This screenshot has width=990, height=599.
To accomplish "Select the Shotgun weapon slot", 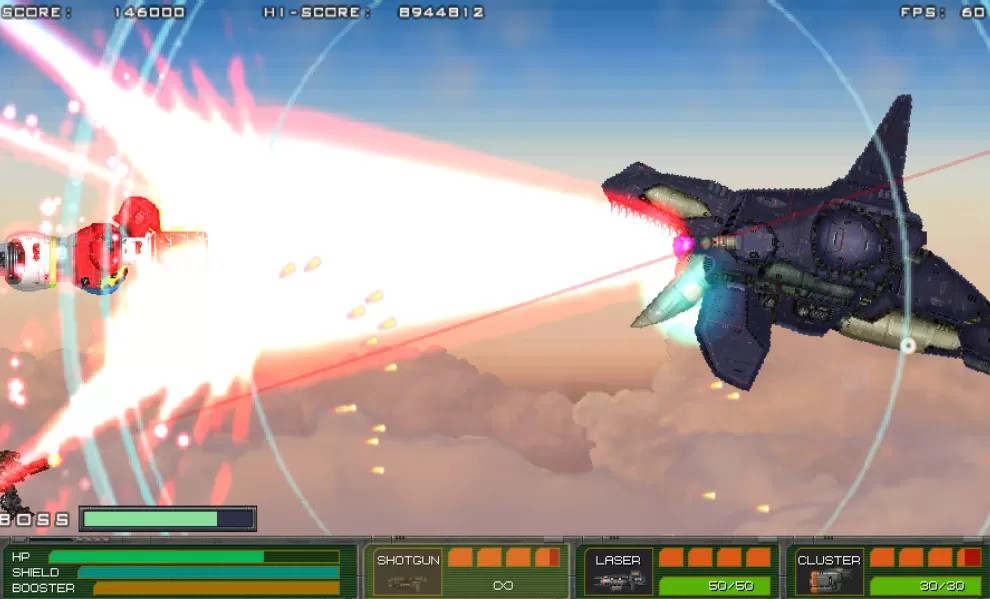I will coord(407,572).
